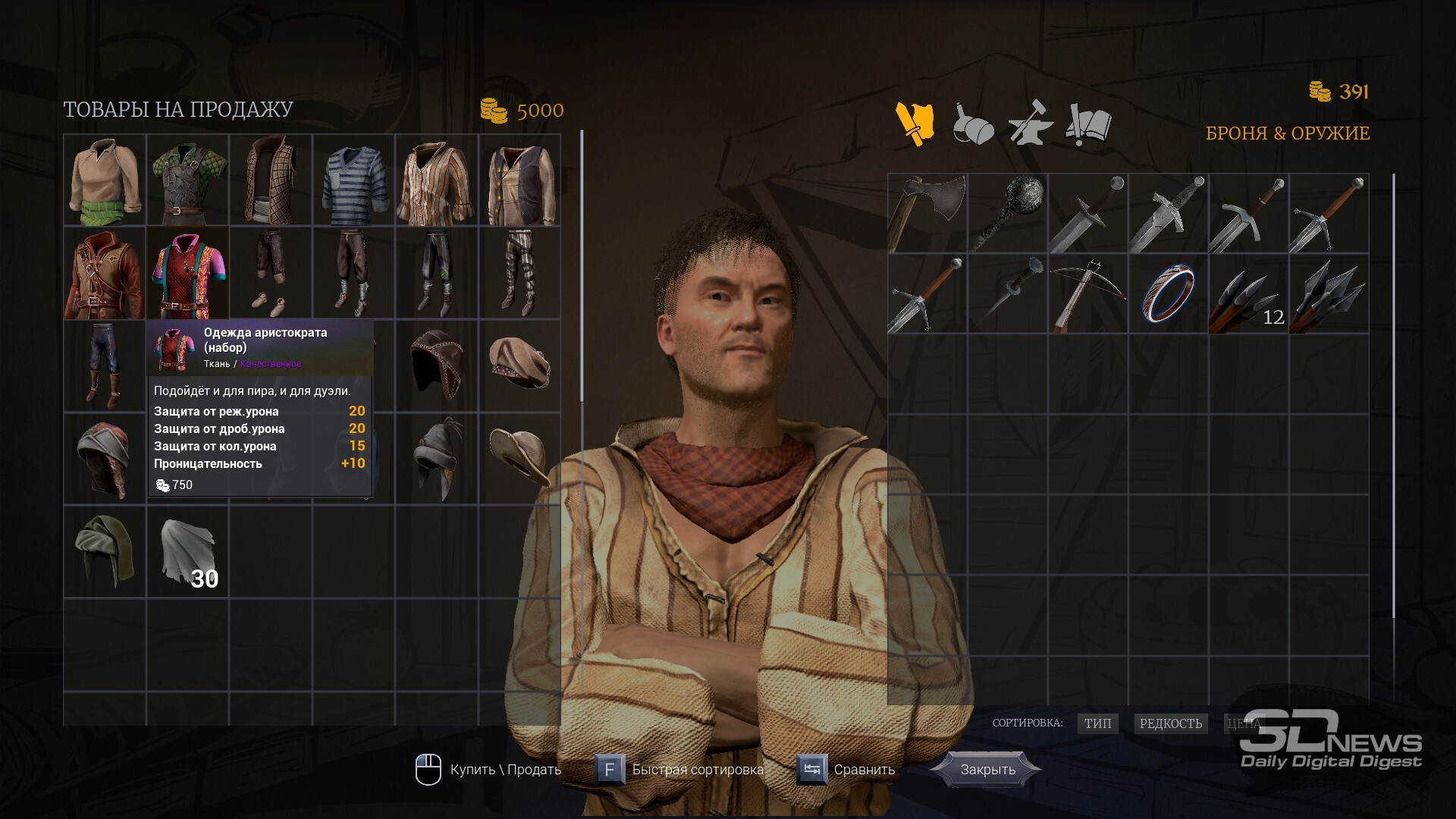Sort inventory by type

(1097, 723)
